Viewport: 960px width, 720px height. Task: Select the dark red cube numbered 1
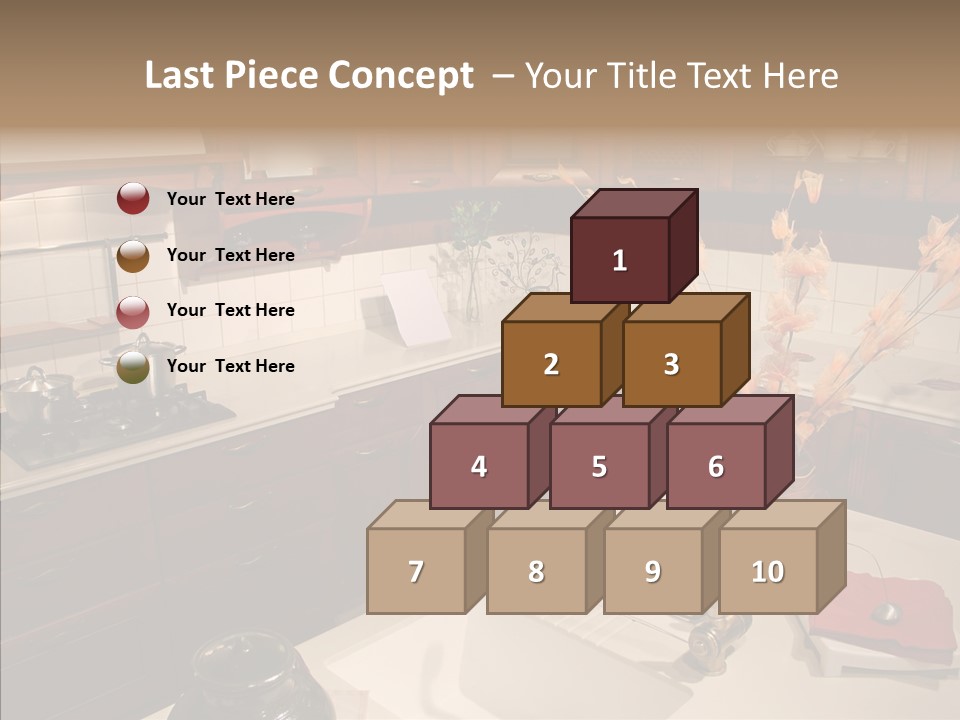coord(620,260)
